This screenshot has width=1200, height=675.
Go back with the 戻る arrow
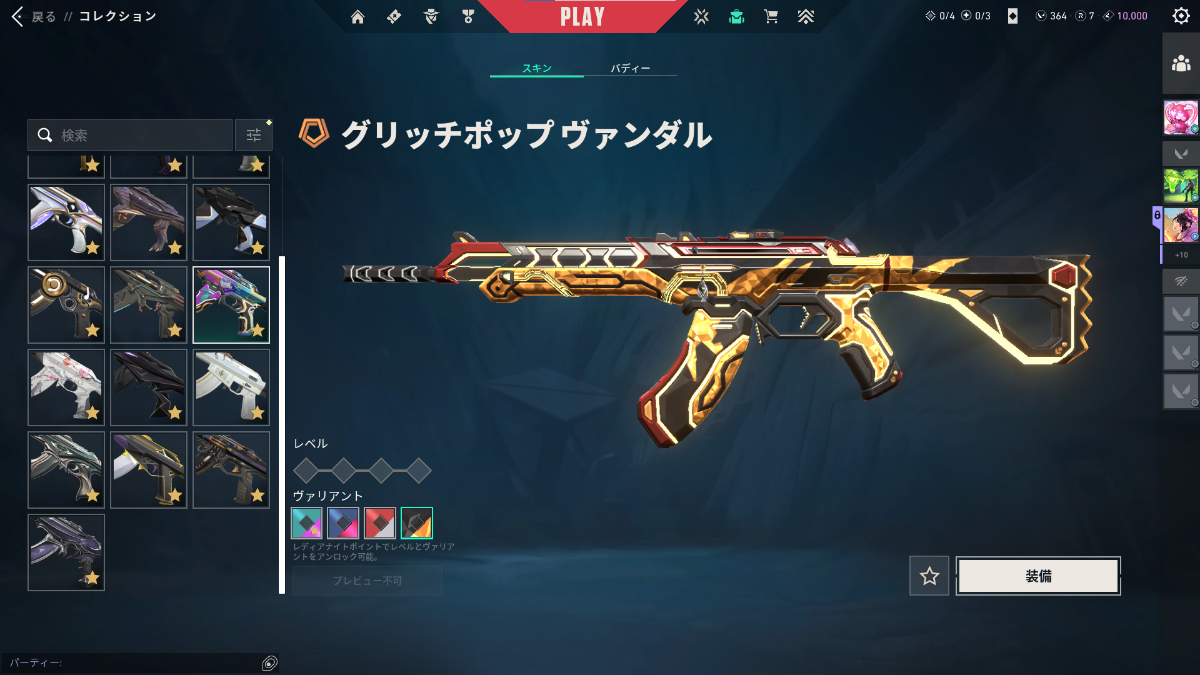[x=17, y=16]
